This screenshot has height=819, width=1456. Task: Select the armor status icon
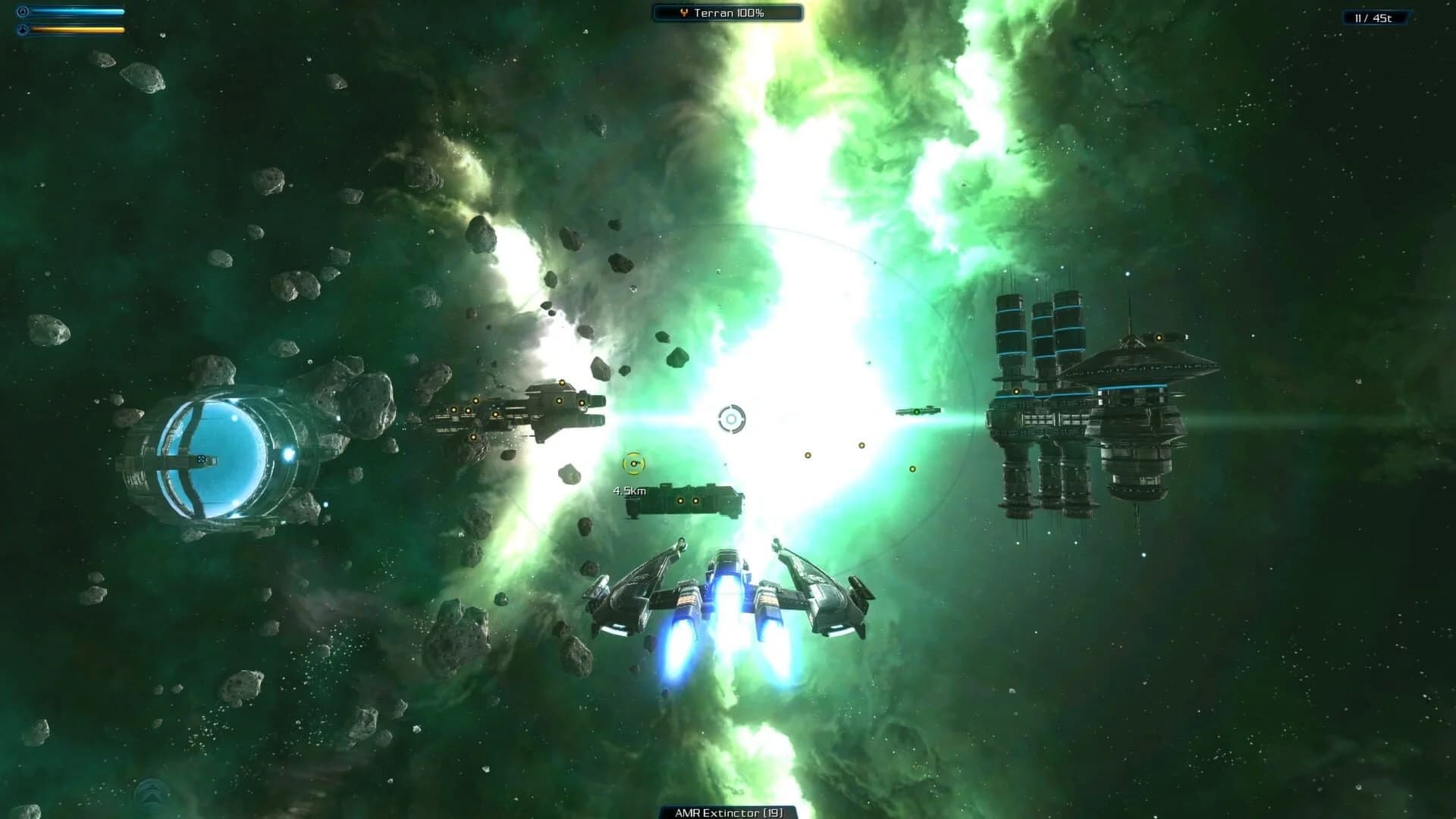23,29
